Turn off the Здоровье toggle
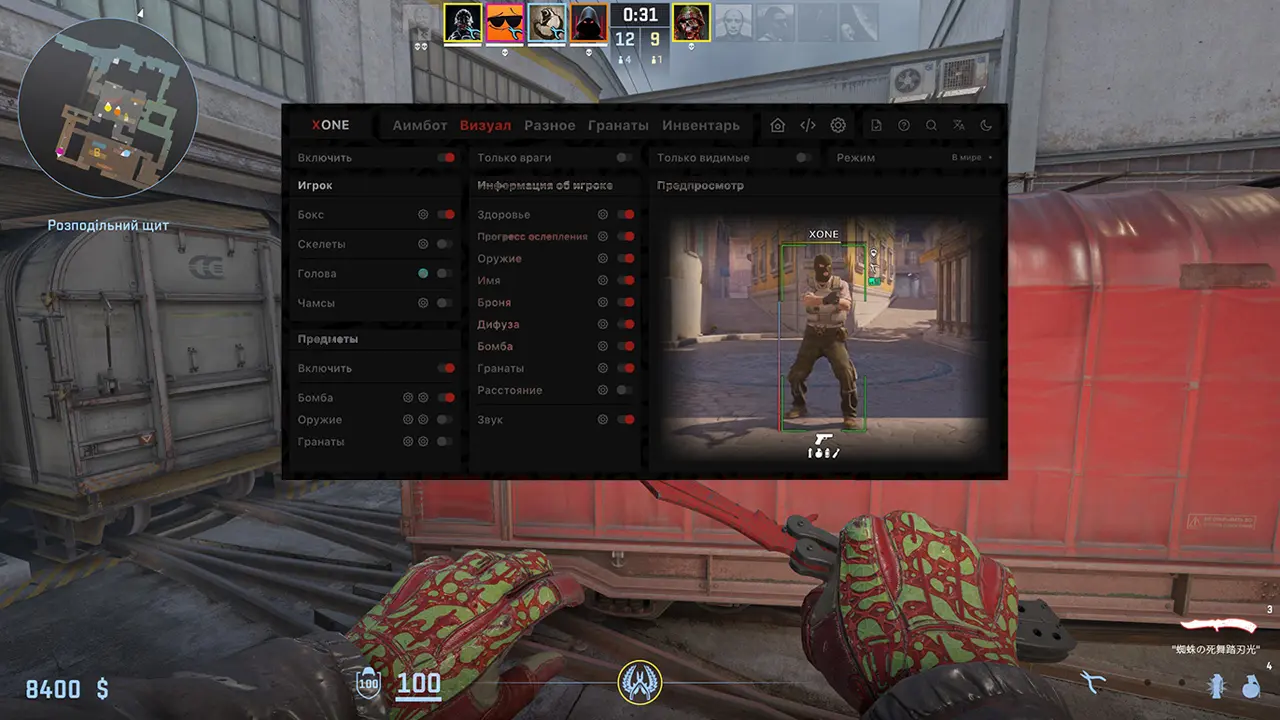The image size is (1280, 720). point(625,214)
